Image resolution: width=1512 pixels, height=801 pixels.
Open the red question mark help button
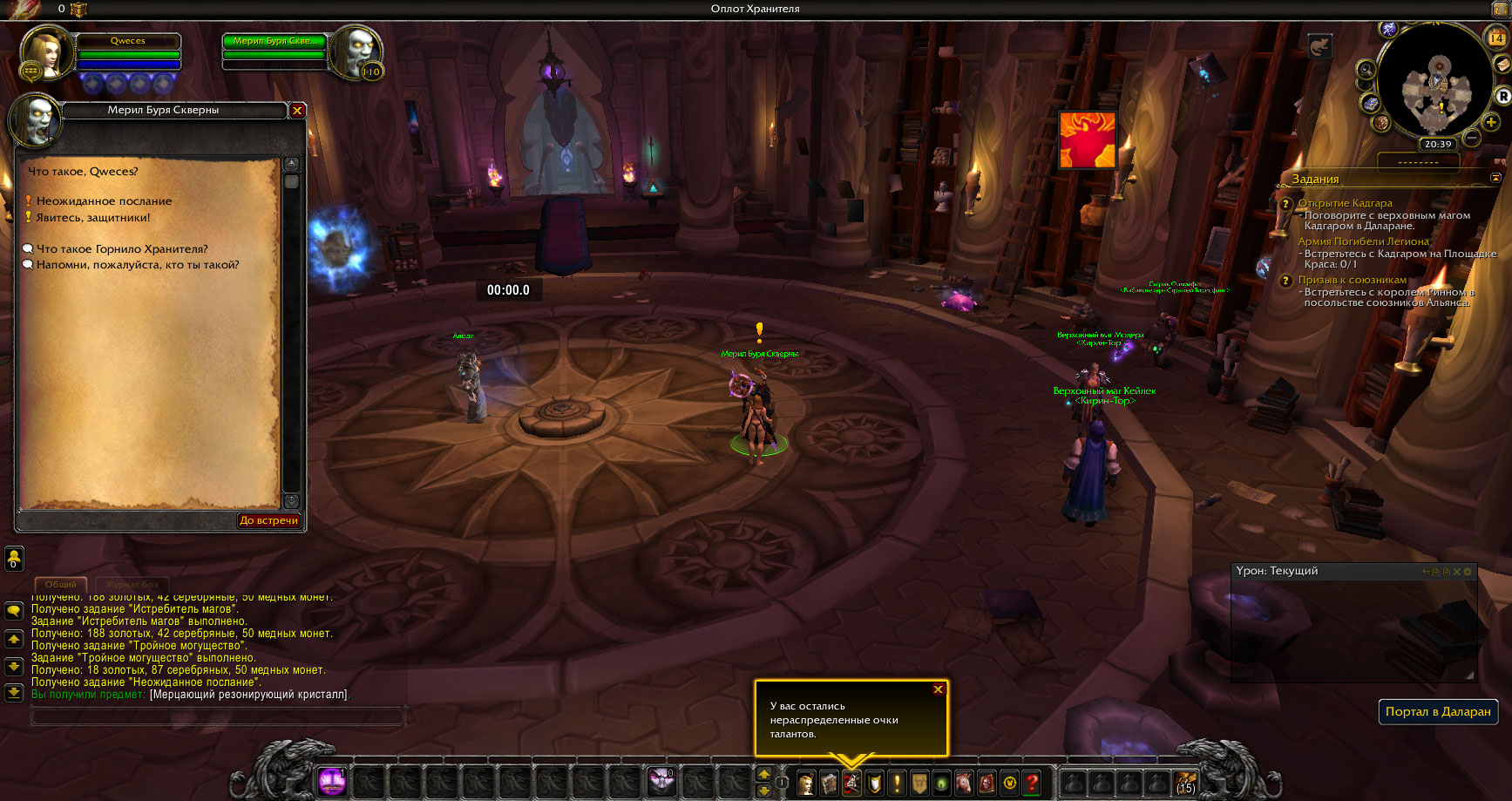point(1032,783)
